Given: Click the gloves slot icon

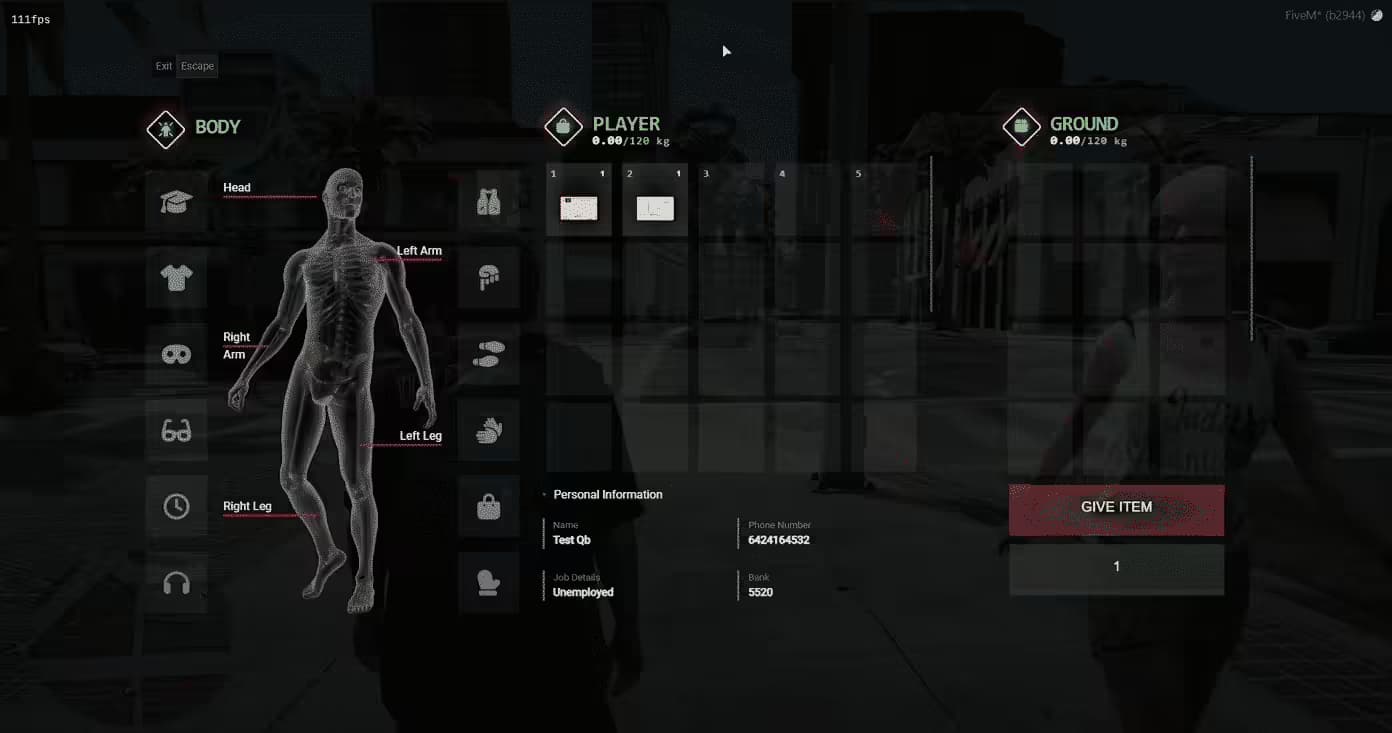Looking at the screenshot, I should 489,430.
